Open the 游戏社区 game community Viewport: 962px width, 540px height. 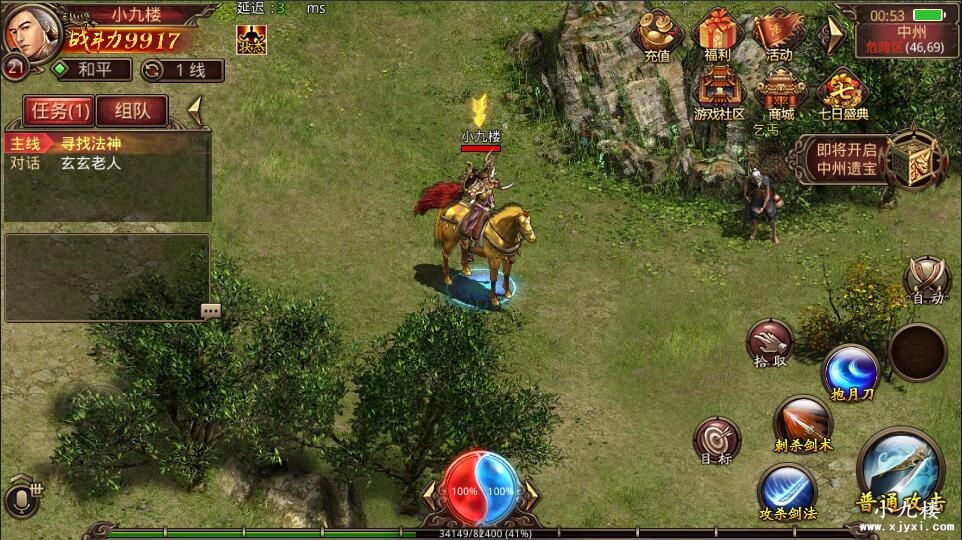pyautogui.click(x=719, y=94)
